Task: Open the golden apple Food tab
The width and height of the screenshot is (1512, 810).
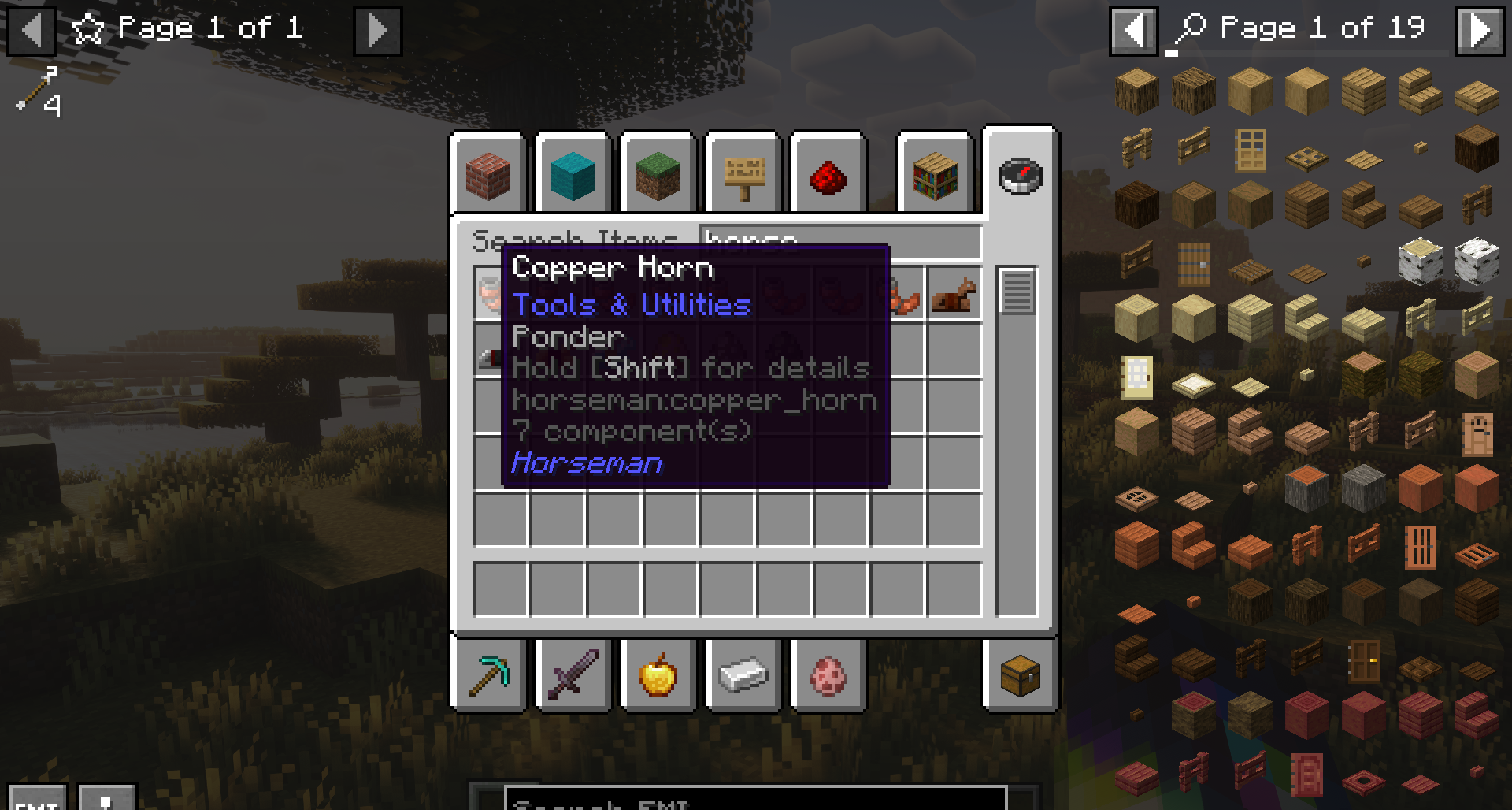Action: (658, 675)
